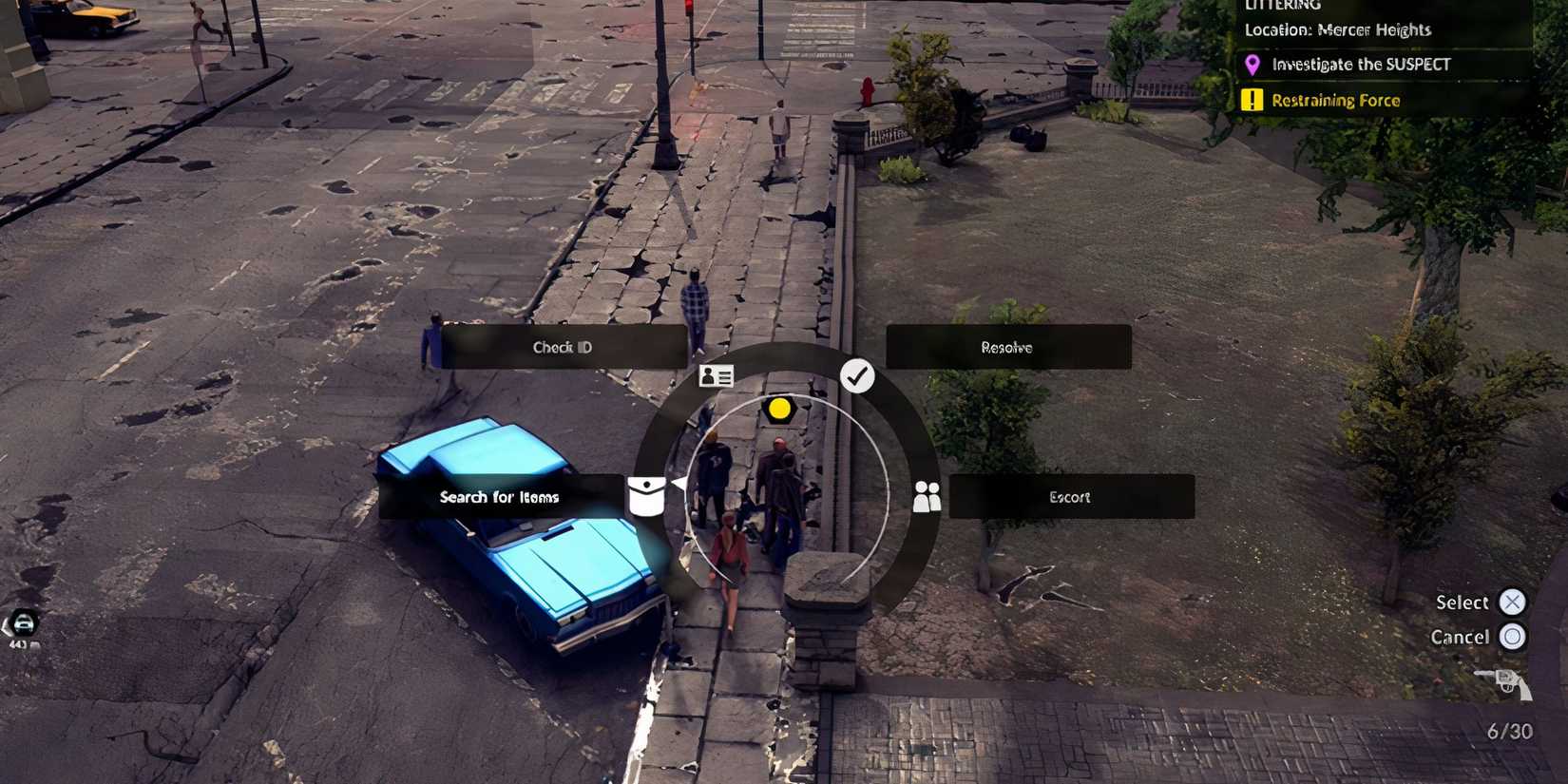Screen dimensions: 1568x784
Task: Click the pink location pin beside Investigate the SUSPECT
Action: tap(1252, 64)
